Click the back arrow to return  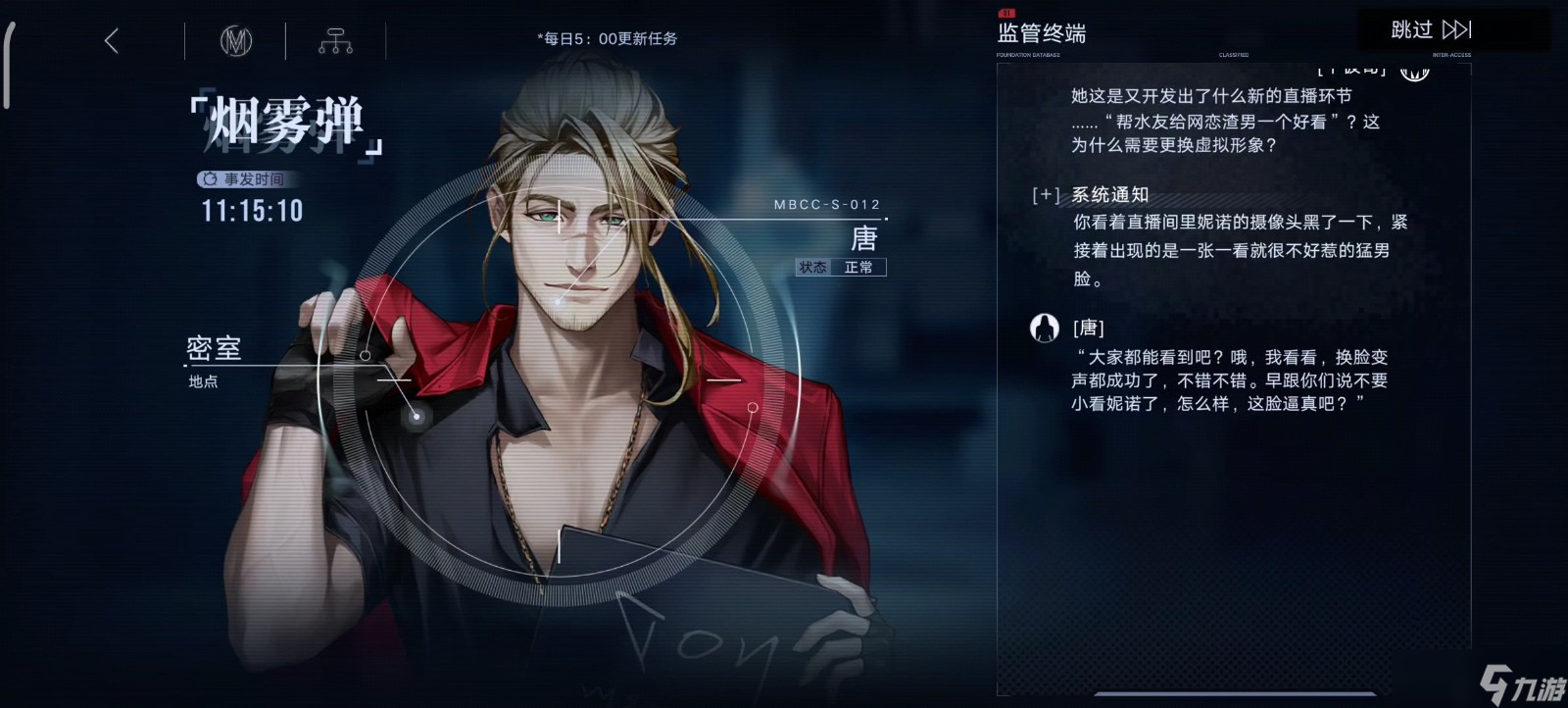tap(112, 41)
